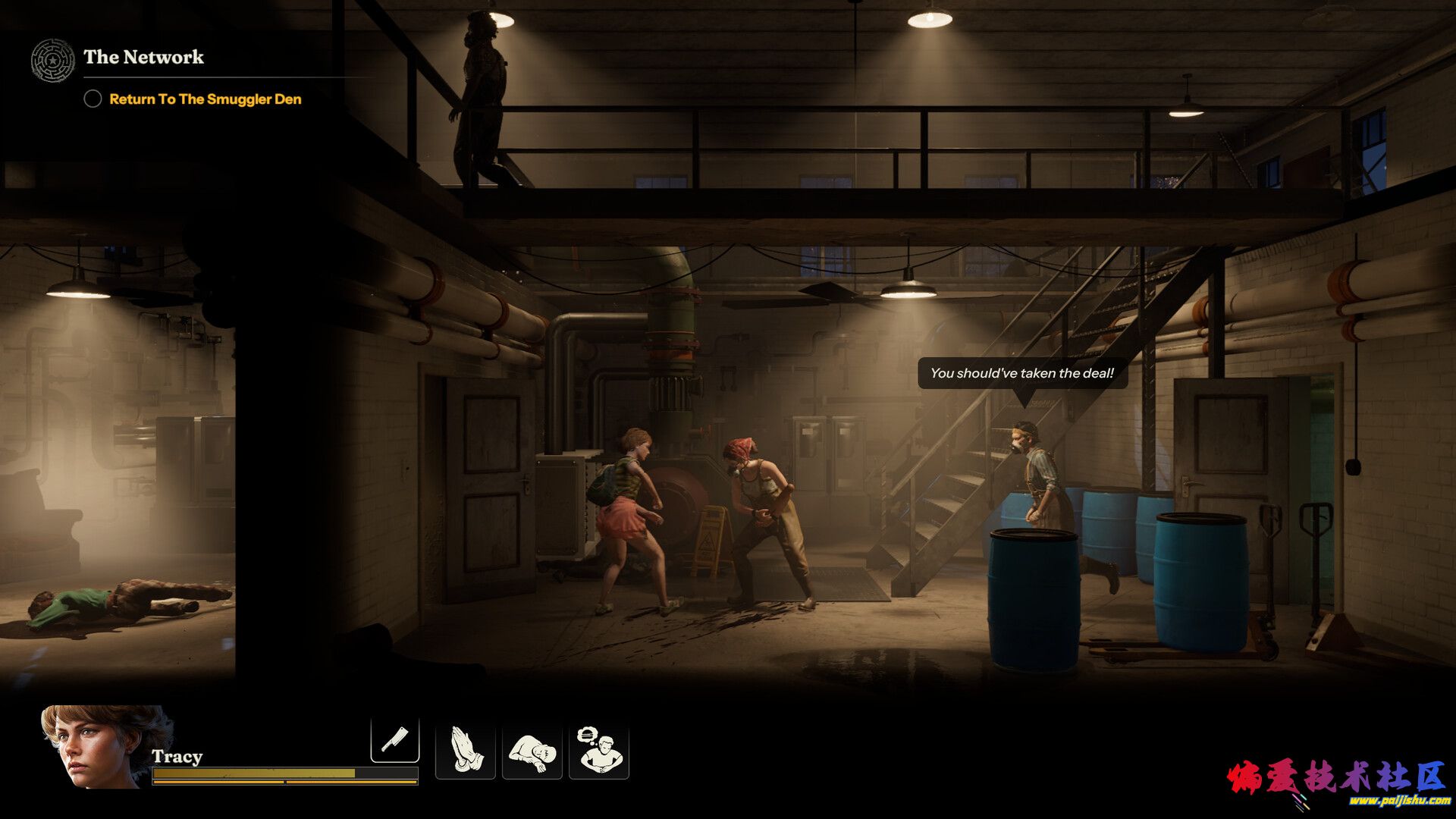Click The Network quest emblem icon
1456x819 pixels.
coord(53,60)
